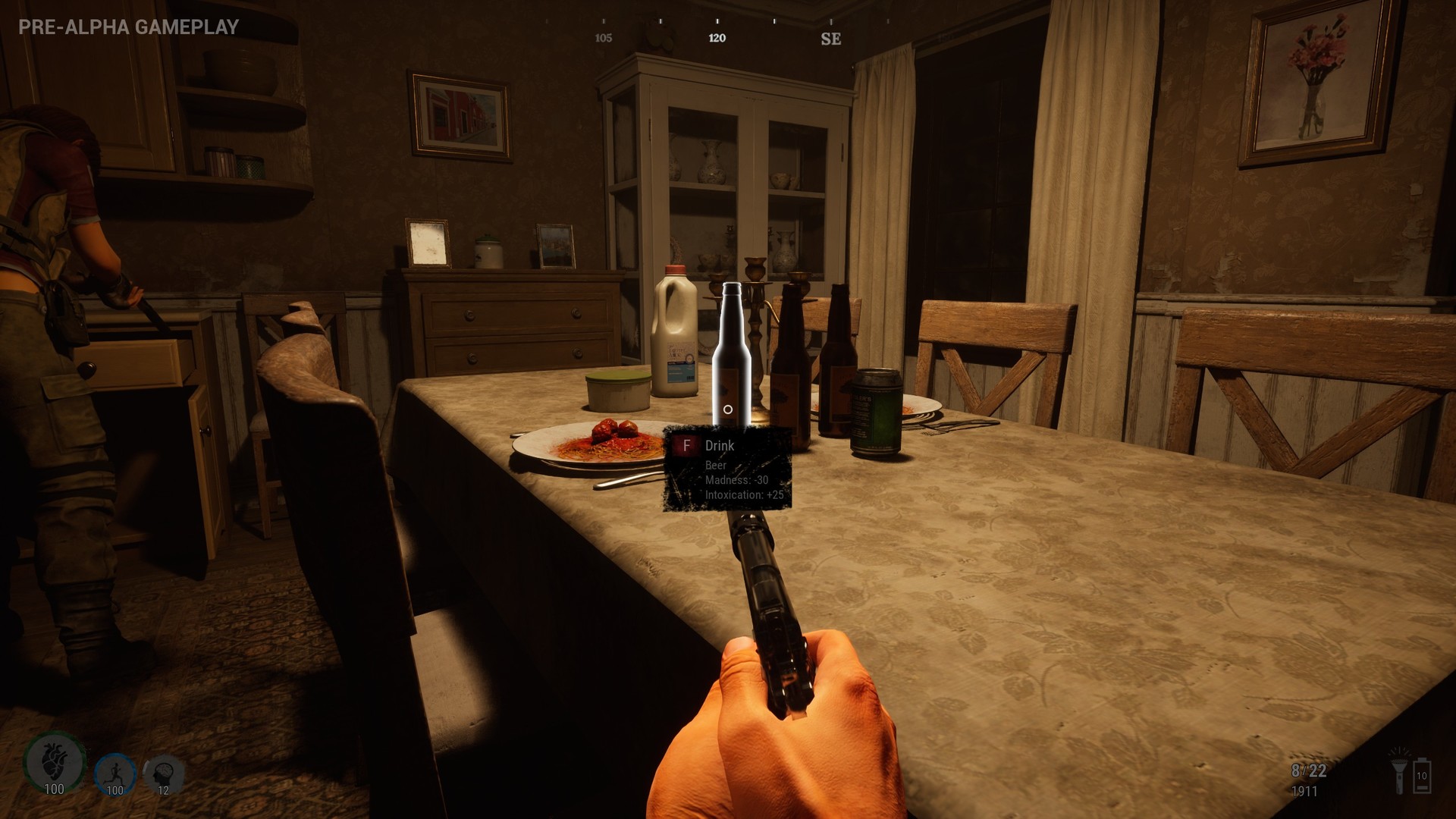Click the green can on the table
The height and width of the screenshot is (819, 1456).
[877, 413]
